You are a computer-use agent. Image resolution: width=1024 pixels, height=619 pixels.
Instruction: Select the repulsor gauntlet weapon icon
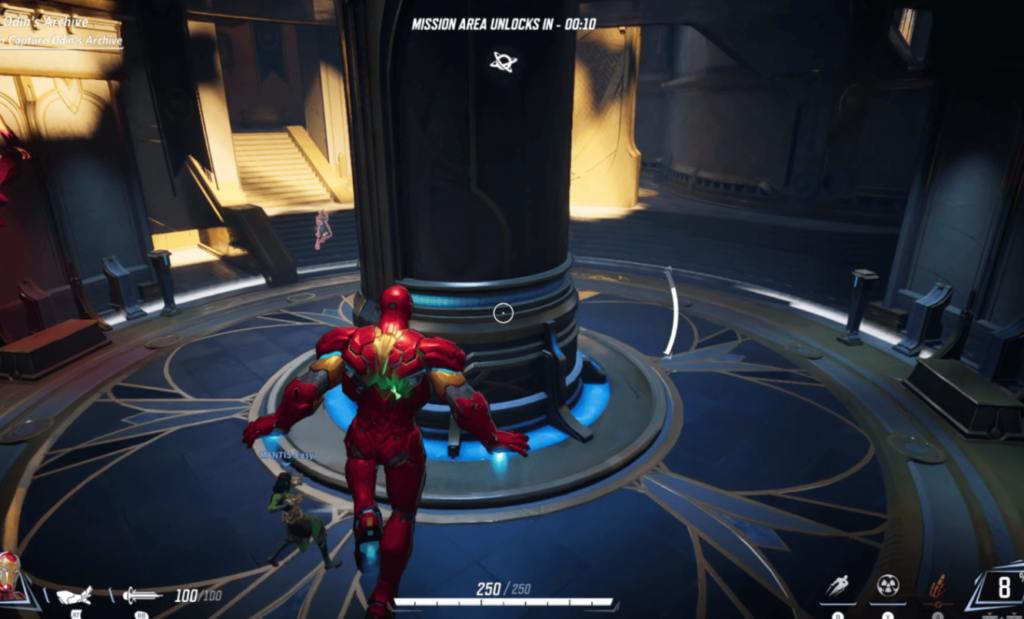[x=76, y=595]
